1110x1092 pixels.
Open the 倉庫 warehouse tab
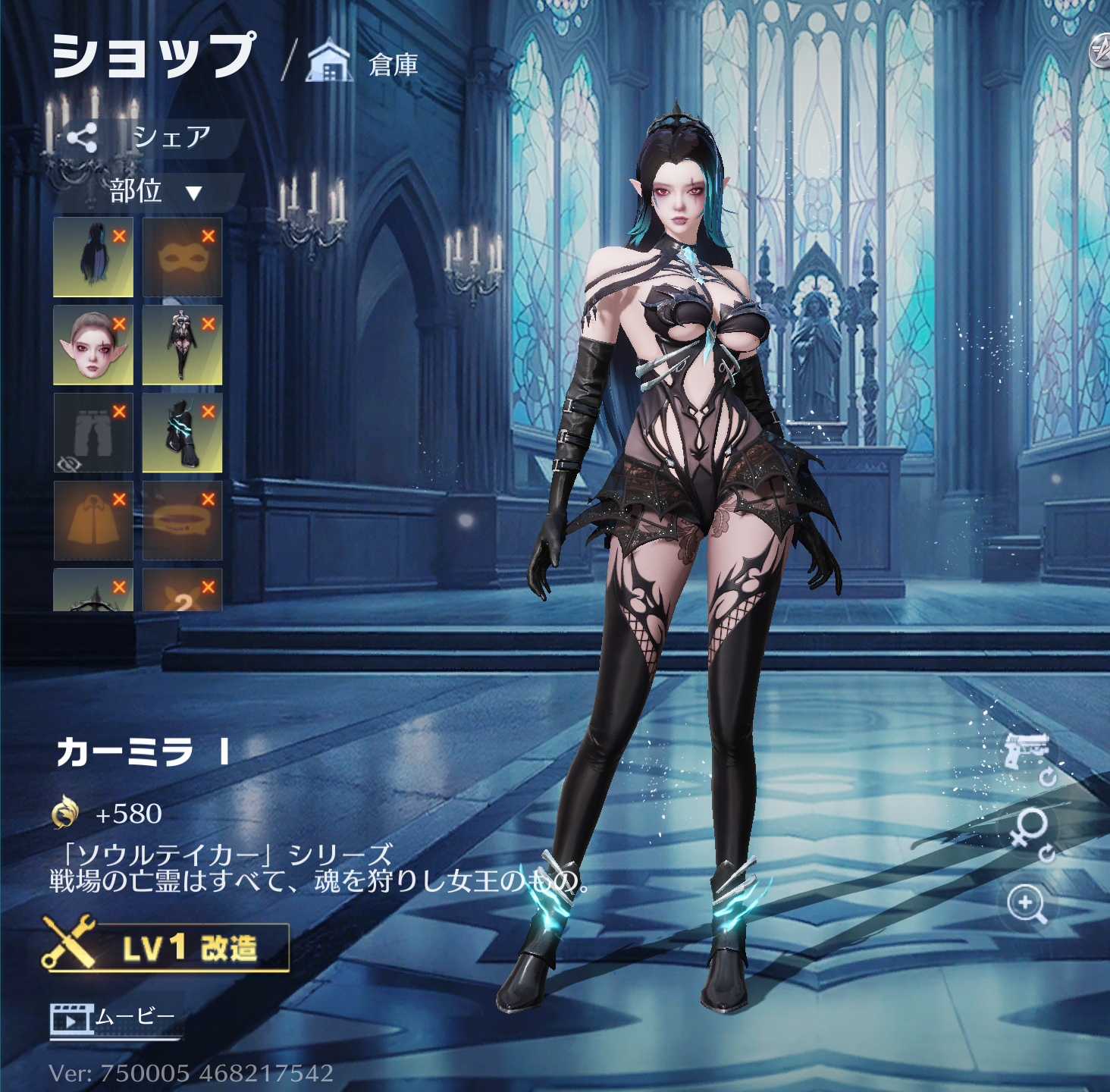coord(365,64)
